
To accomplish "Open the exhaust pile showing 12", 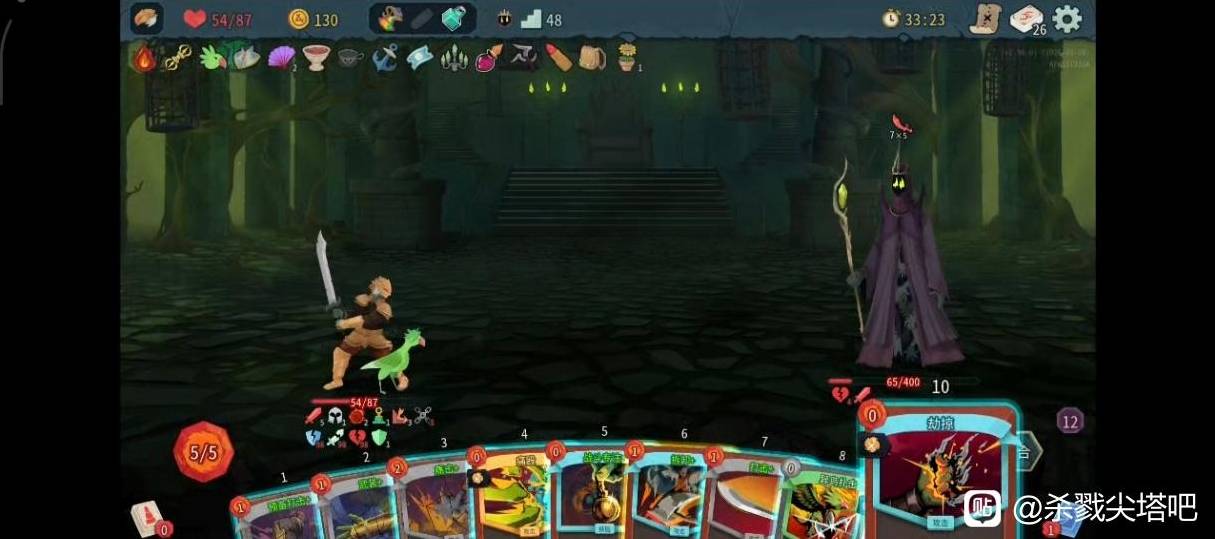I will coord(1070,420).
